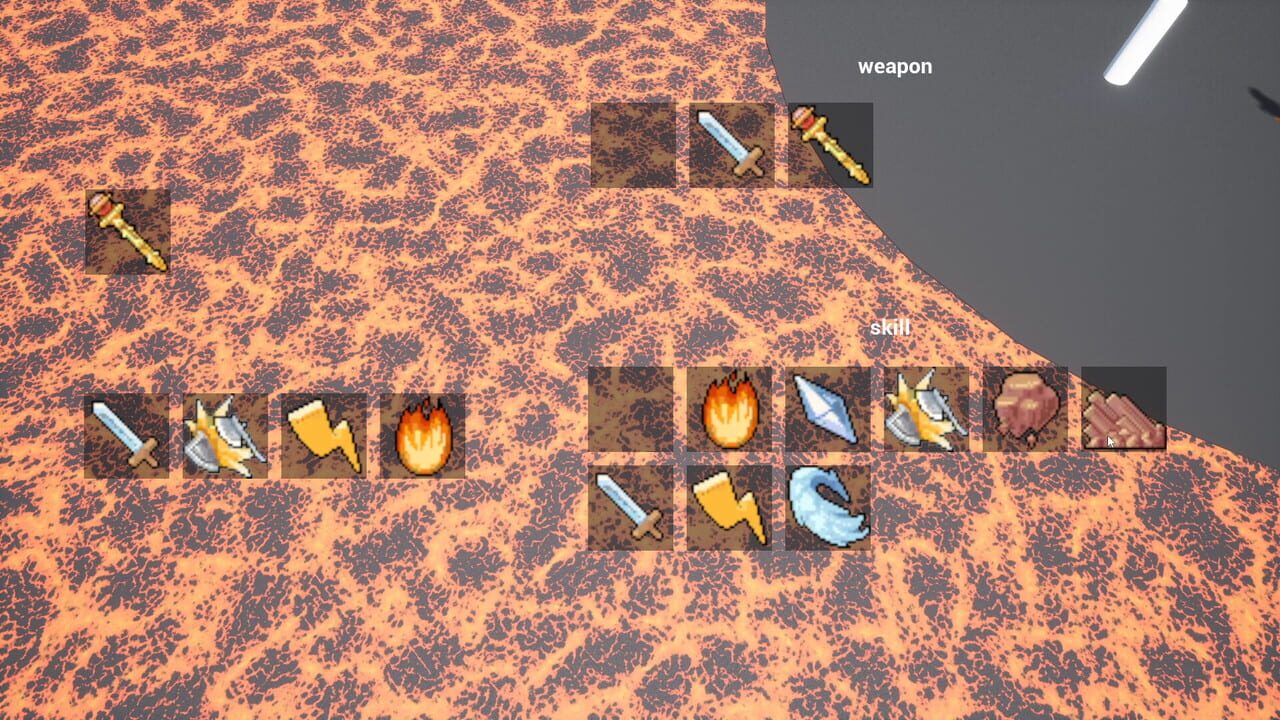This screenshot has height=720, width=1280.
Task: Select the sword in the bottom skill row
Action: [630, 510]
